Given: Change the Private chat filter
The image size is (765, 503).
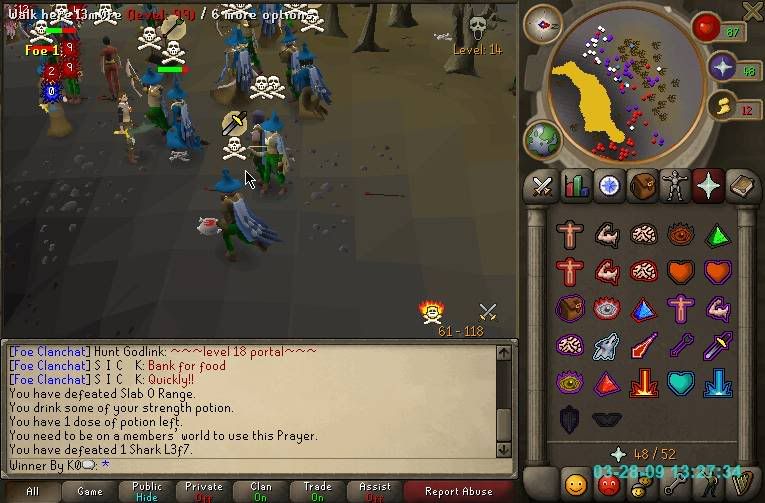Looking at the screenshot, I should (204, 491).
